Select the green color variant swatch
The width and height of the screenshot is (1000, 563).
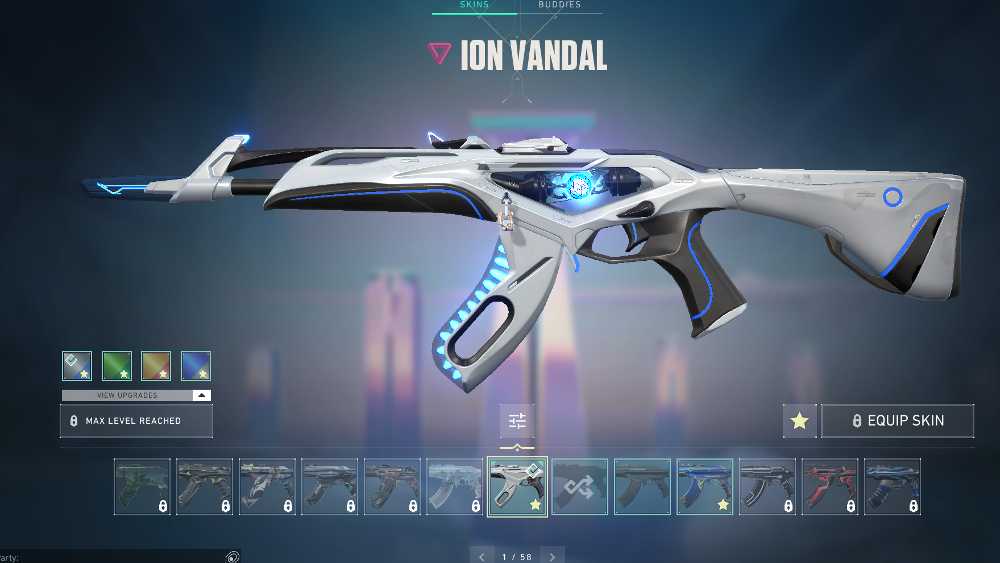click(x=117, y=366)
